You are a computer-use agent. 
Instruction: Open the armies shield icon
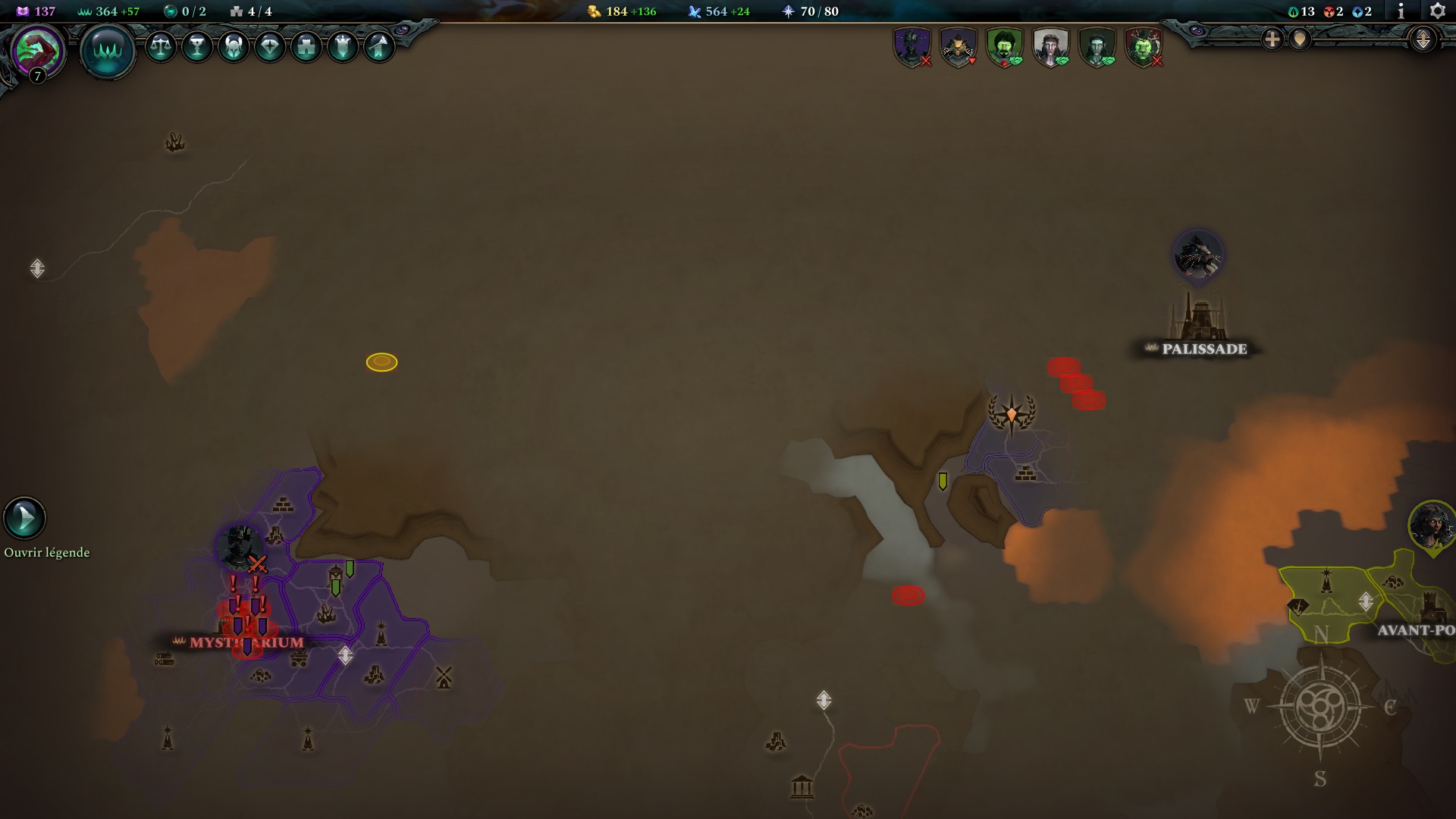click(x=343, y=47)
